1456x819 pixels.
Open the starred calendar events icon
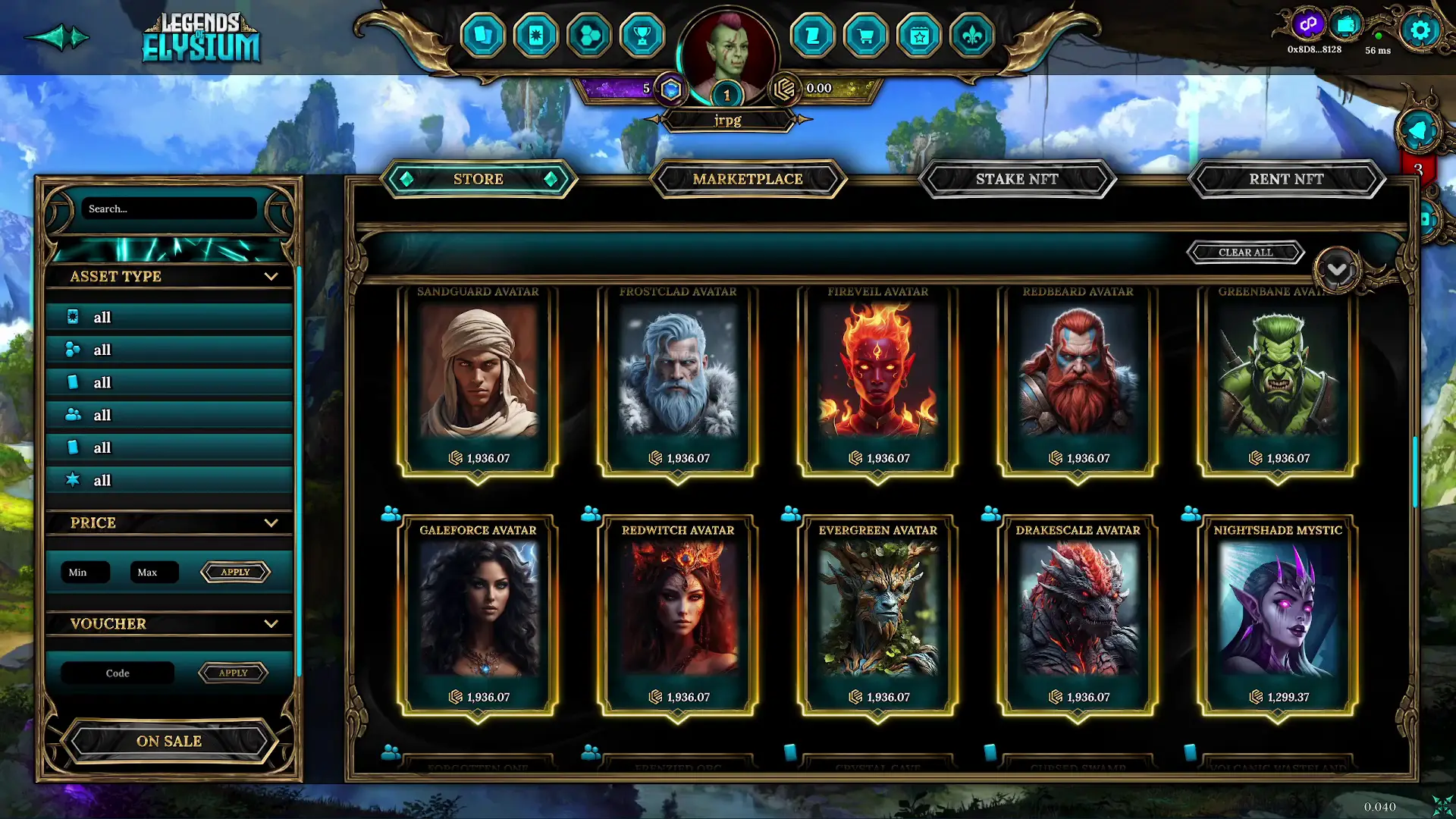(x=918, y=35)
